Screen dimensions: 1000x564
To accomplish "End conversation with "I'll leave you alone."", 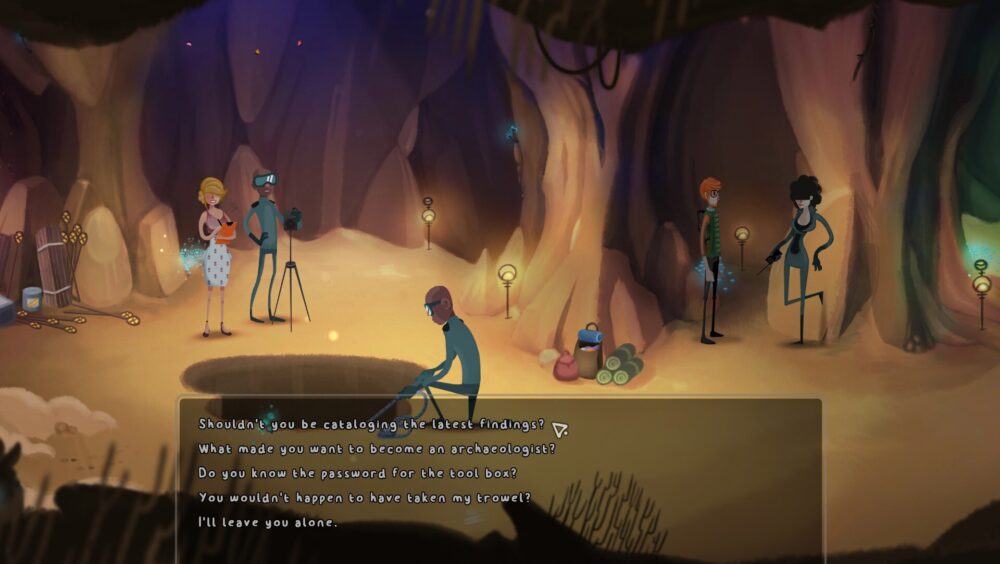I will click(x=268, y=522).
